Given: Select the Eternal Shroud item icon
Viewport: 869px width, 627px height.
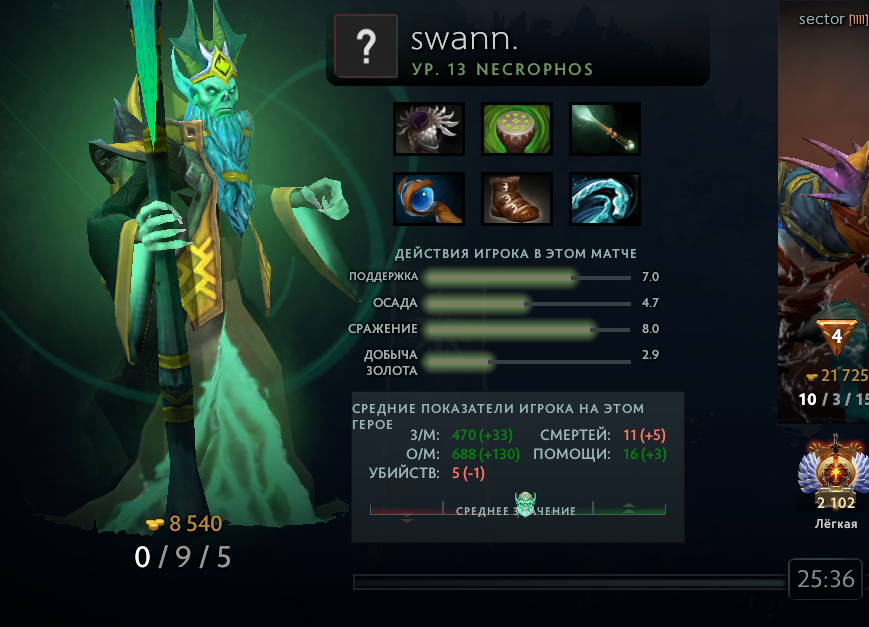Looking at the screenshot, I should (429, 128).
